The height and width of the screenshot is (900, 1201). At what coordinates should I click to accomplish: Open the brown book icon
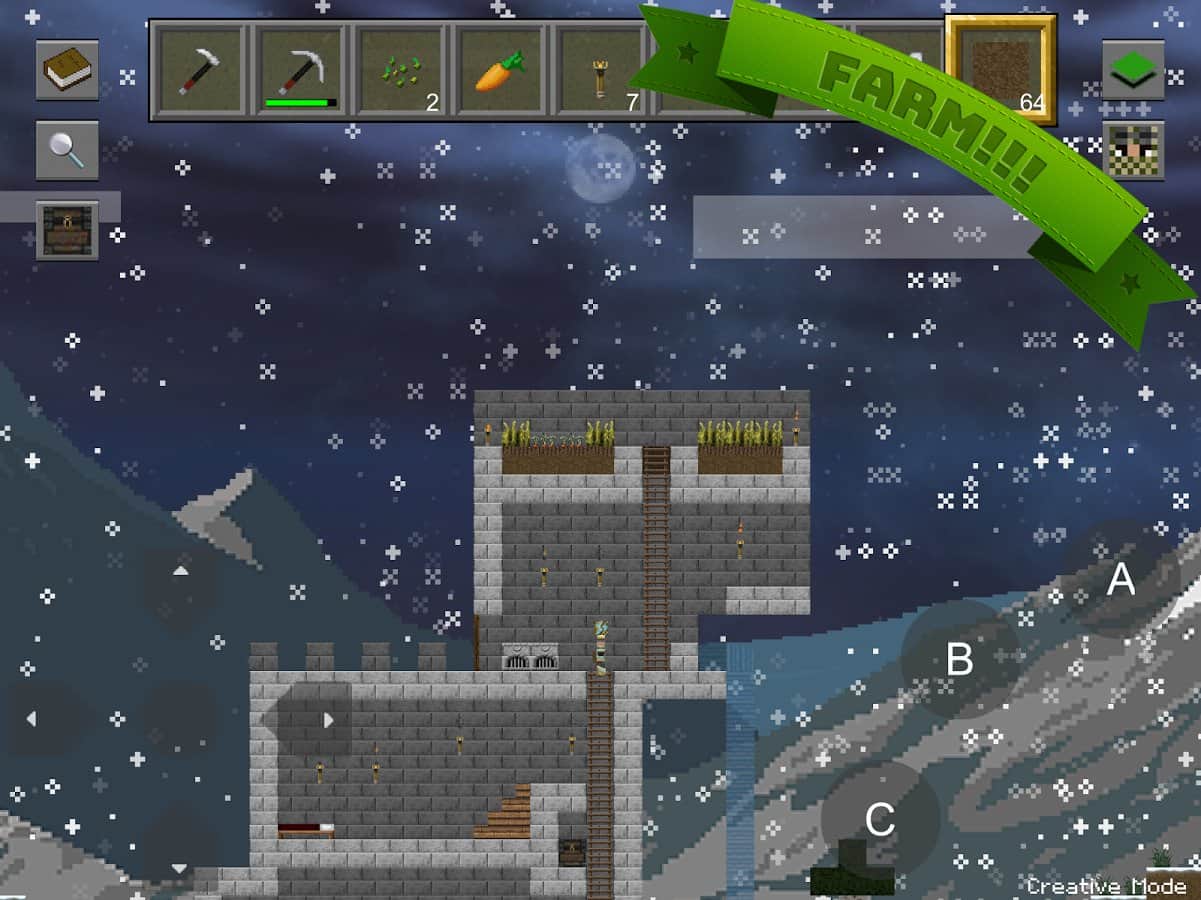click(67, 70)
